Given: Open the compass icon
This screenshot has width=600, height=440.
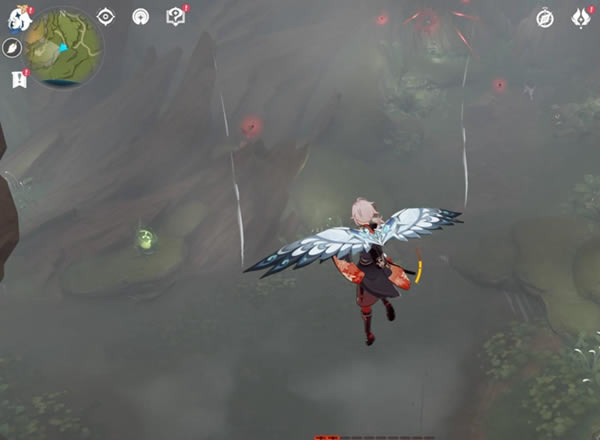Looking at the screenshot, I should tap(545, 18).
